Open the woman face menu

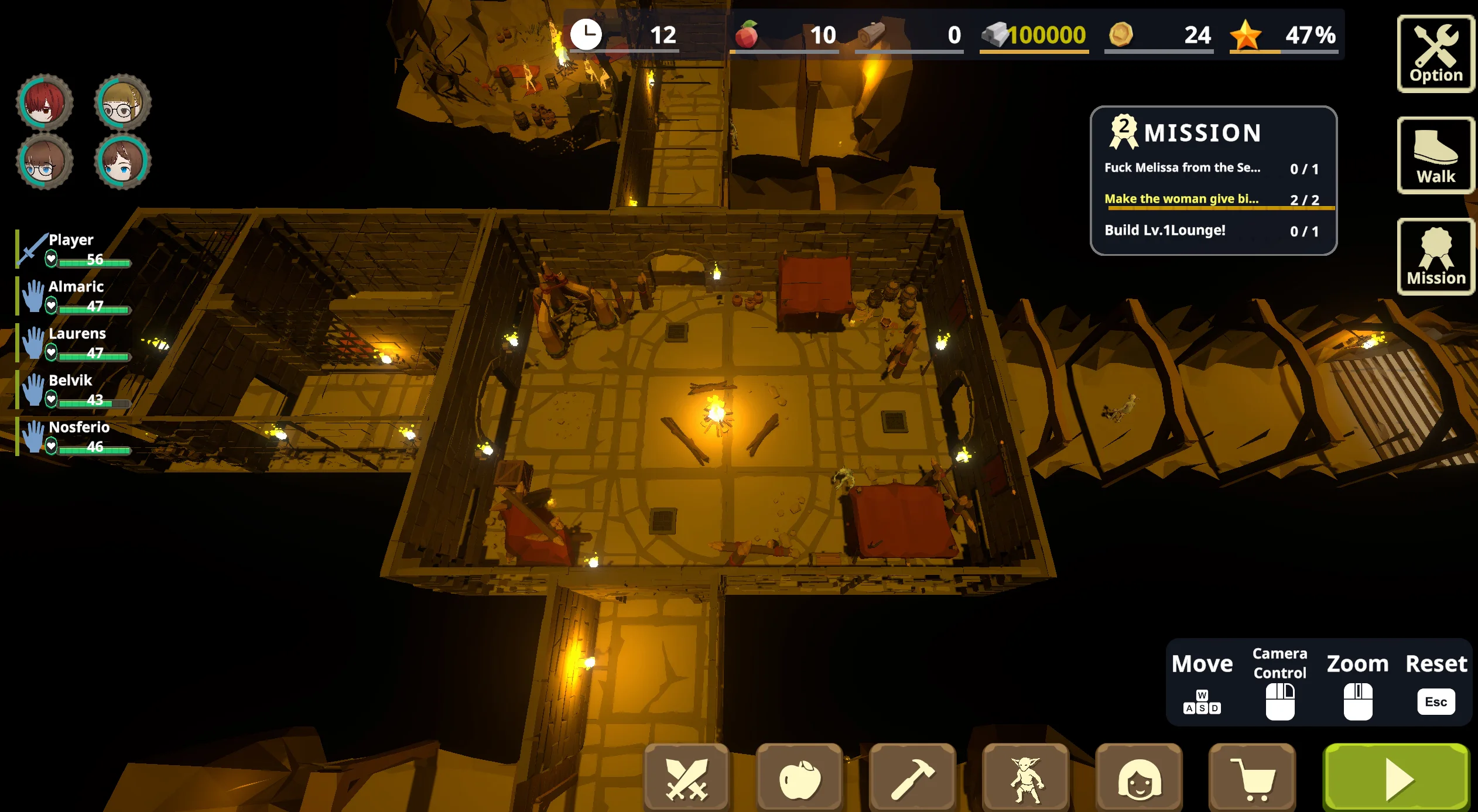pyautogui.click(x=1139, y=778)
